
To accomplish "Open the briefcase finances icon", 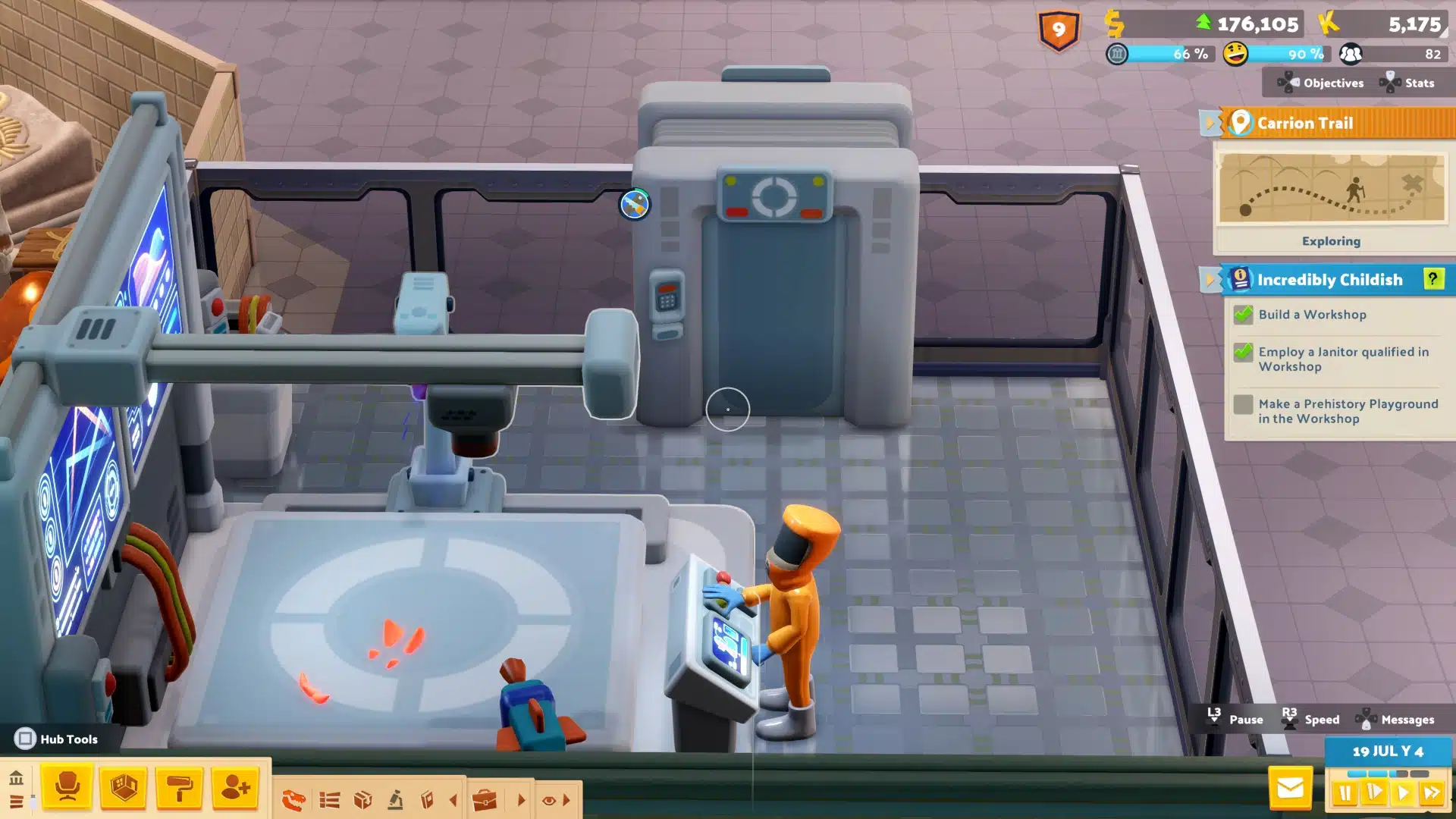I will tap(484, 800).
